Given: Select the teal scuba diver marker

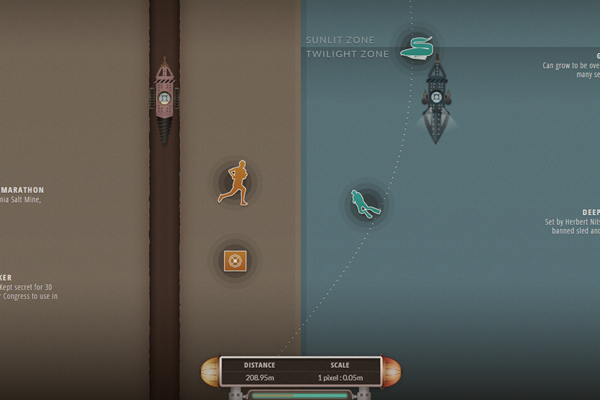Looking at the screenshot, I should click(362, 204).
